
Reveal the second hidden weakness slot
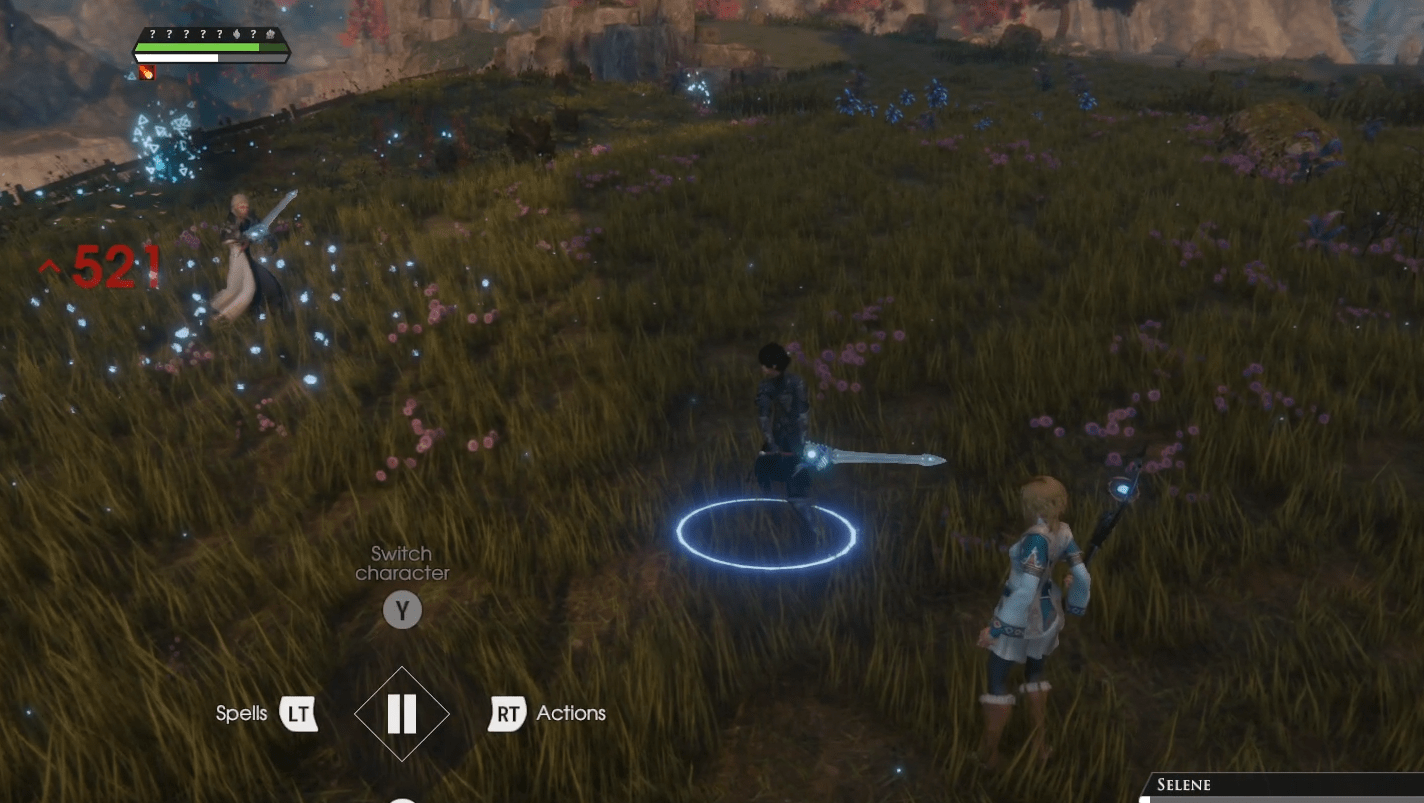coord(169,34)
